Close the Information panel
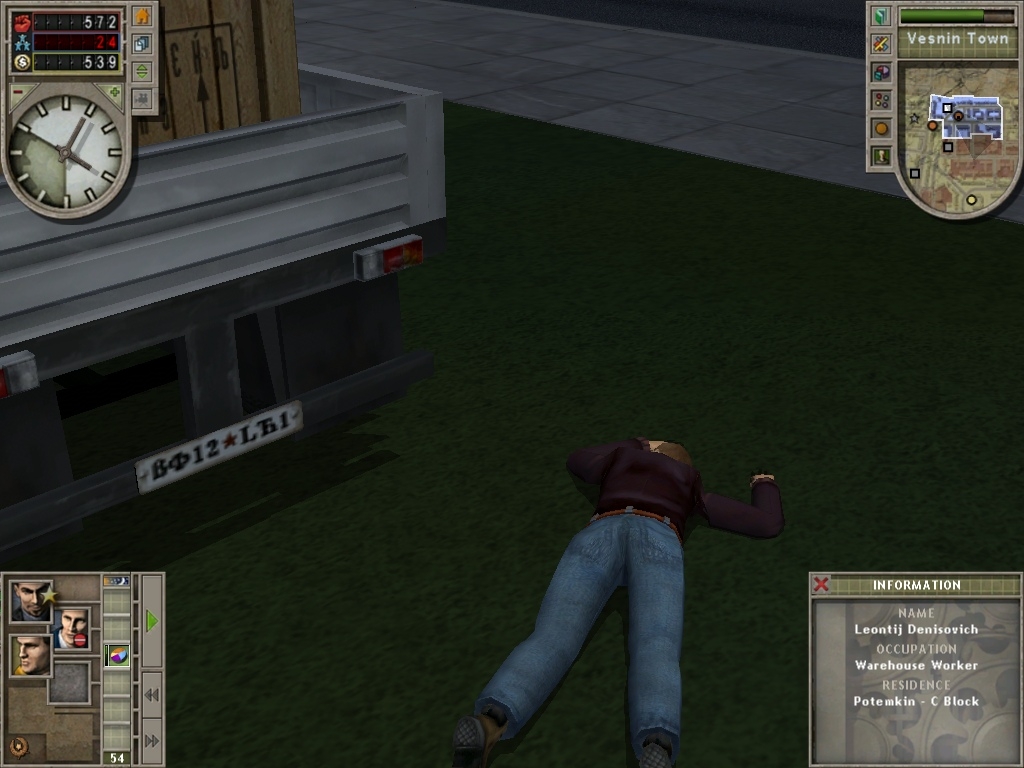1024x768 pixels. (x=821, y=585)
